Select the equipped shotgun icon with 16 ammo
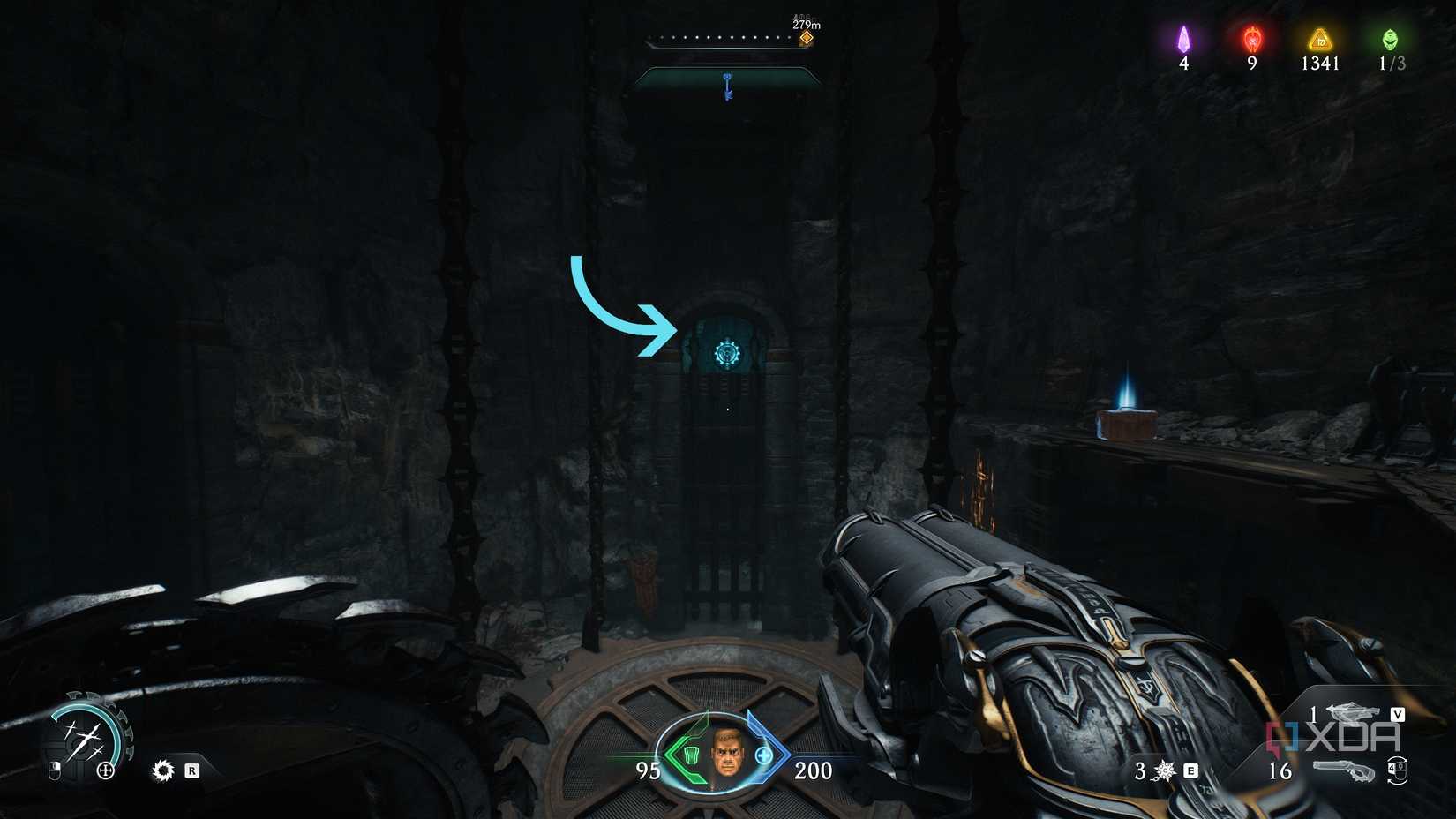The width and height of the screenshot is (1456, 819). pos(1346,770)
